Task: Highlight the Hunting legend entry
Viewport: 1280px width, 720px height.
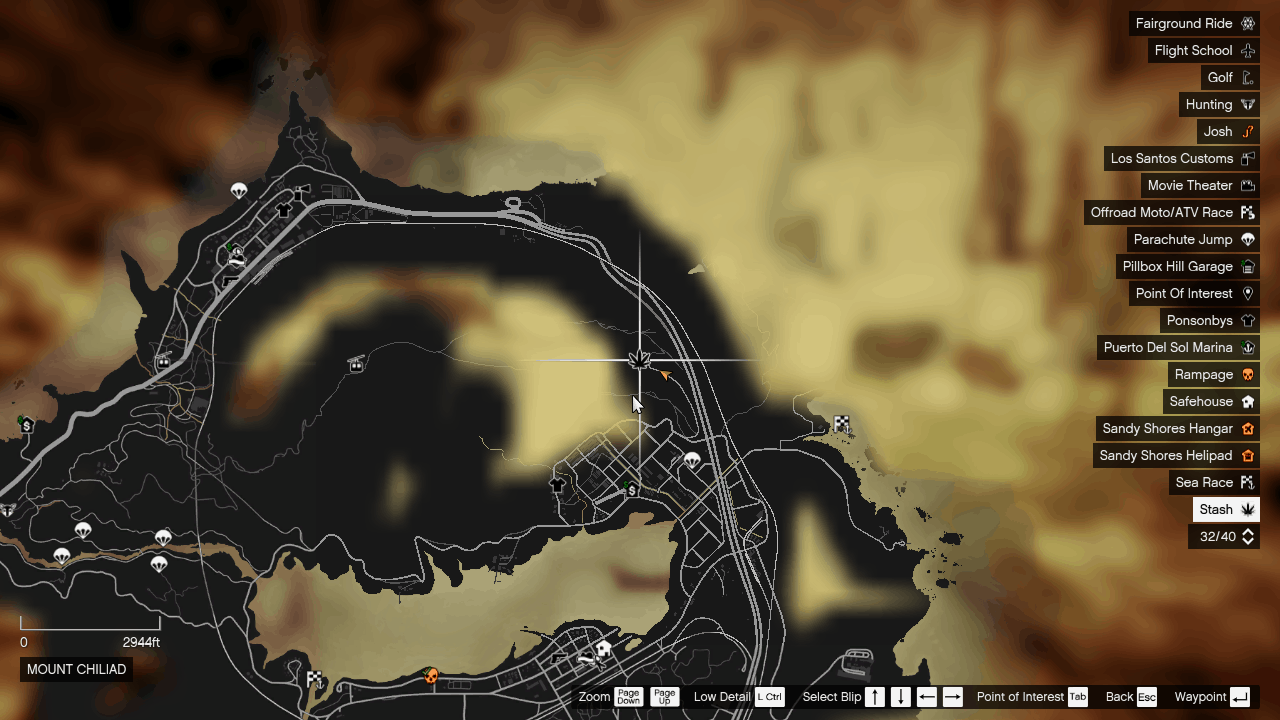Action: point(1219,104)
